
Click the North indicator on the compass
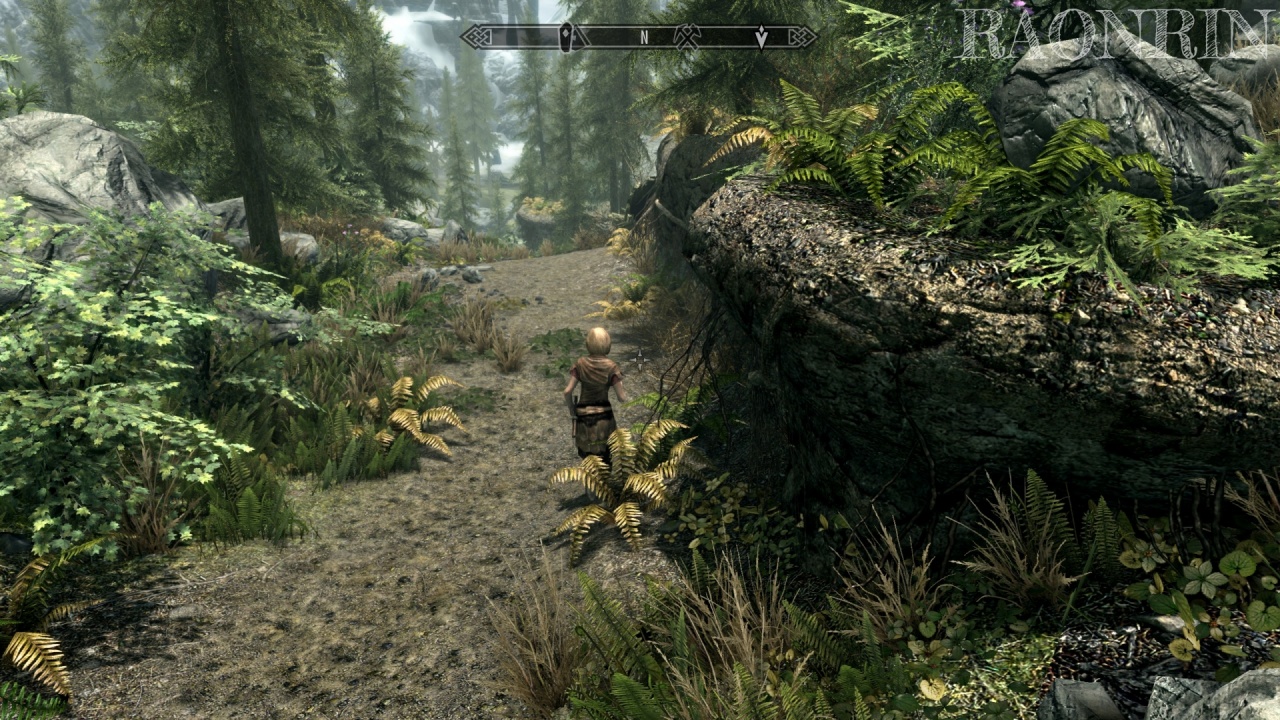pyautogui.click(x=644, y=37)
